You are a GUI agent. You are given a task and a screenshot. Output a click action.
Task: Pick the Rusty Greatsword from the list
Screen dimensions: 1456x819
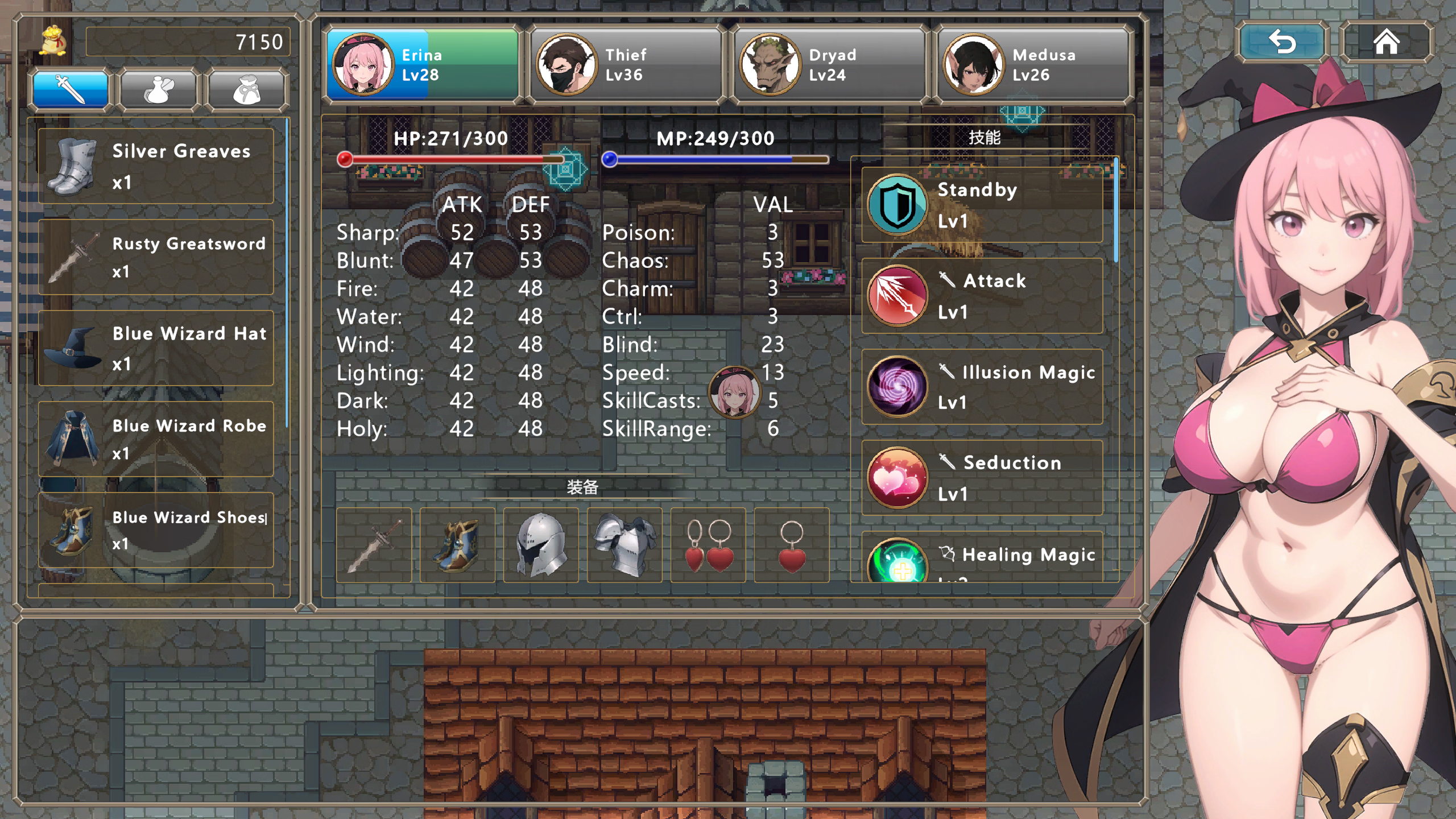156,257
